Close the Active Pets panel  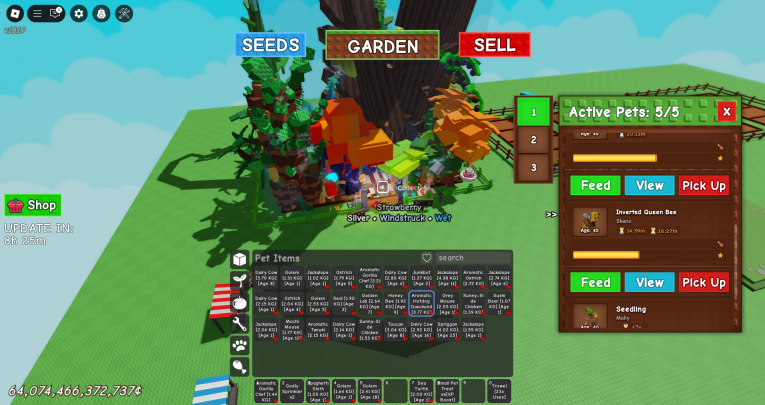tap(727, 112)
